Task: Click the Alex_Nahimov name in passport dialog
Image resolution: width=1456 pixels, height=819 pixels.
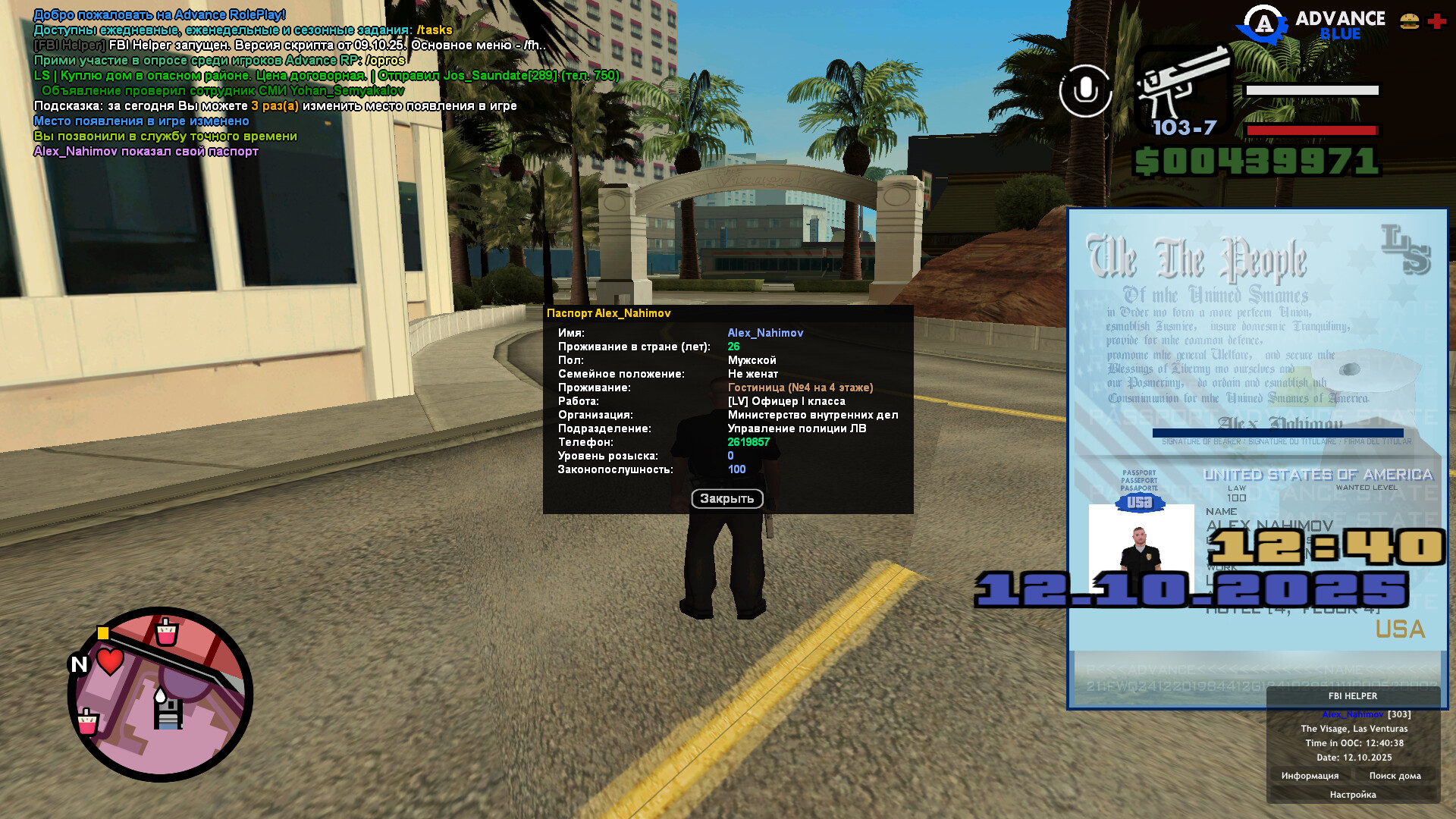Action: 765,333
